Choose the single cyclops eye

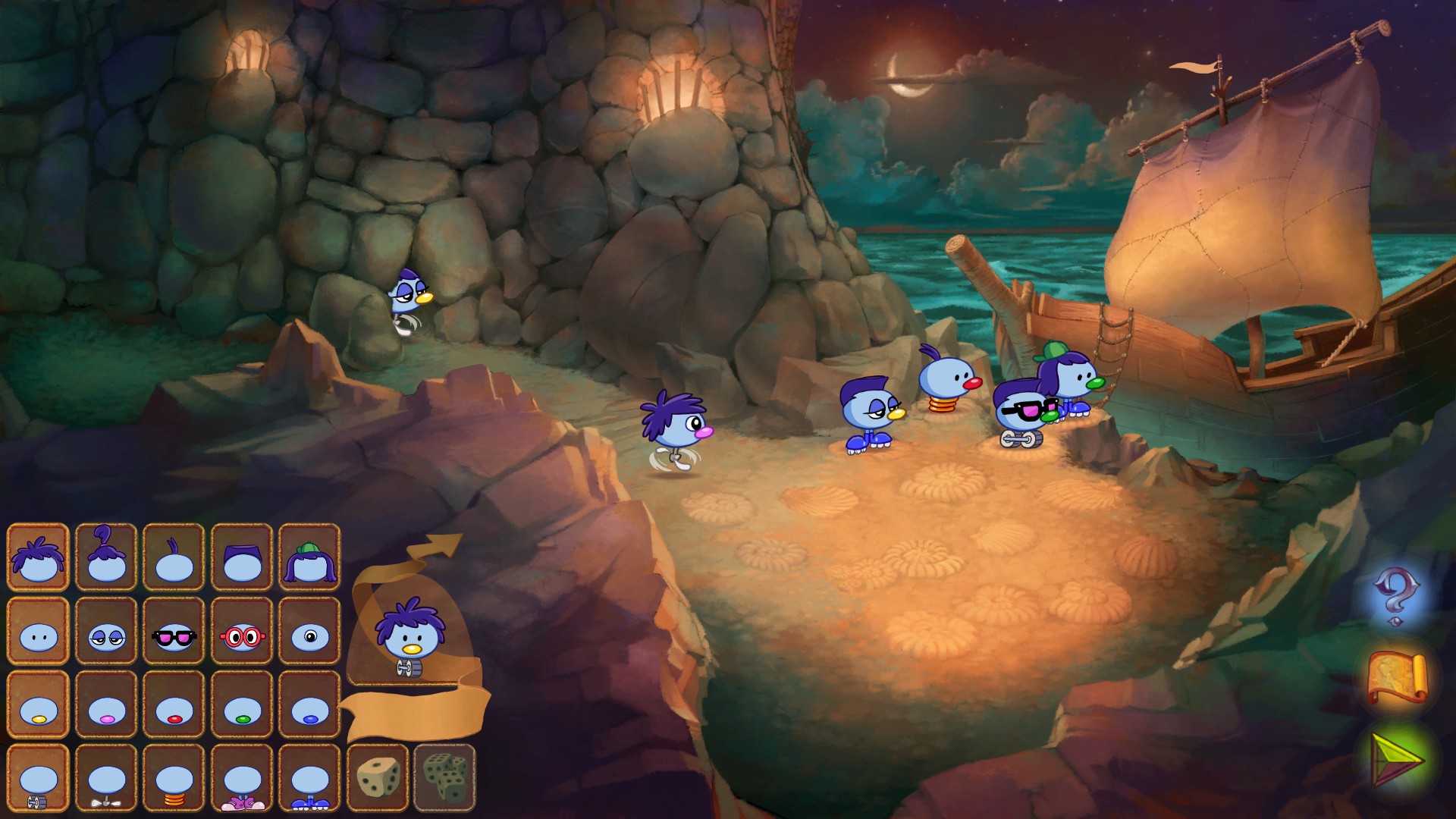[x=309, y=631]
